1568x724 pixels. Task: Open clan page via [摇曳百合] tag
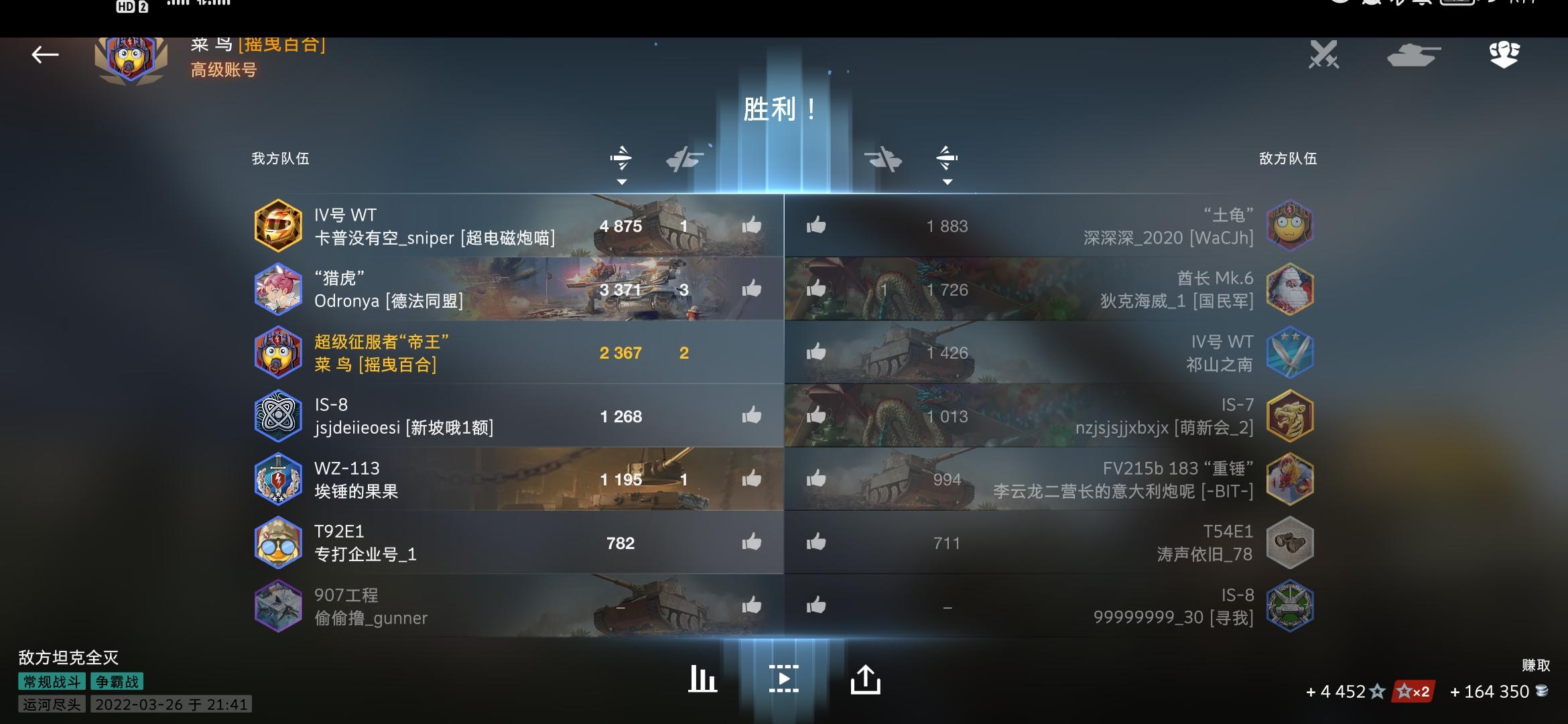(281, 46)
